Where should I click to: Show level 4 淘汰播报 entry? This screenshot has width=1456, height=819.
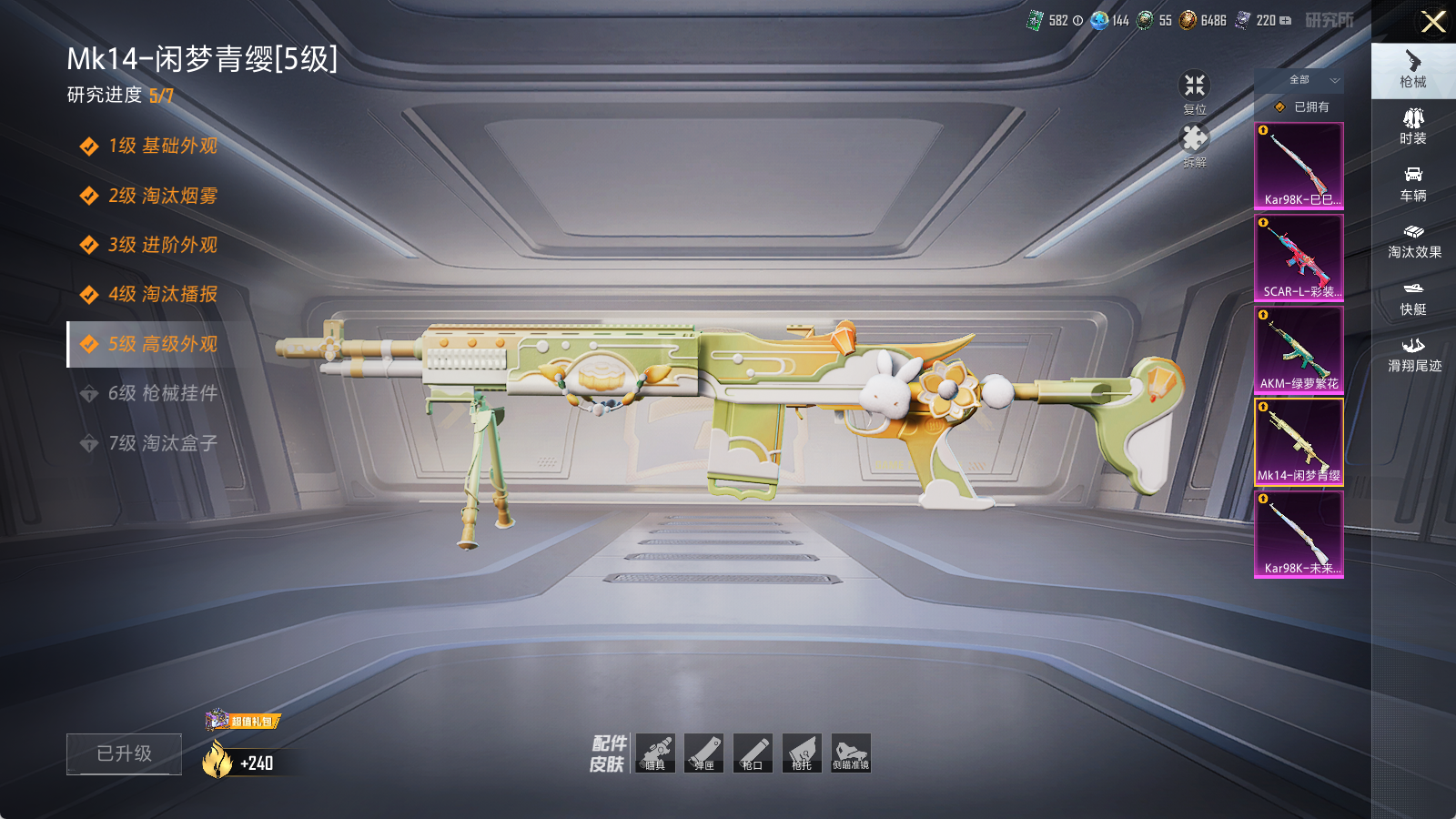(162, 294)
